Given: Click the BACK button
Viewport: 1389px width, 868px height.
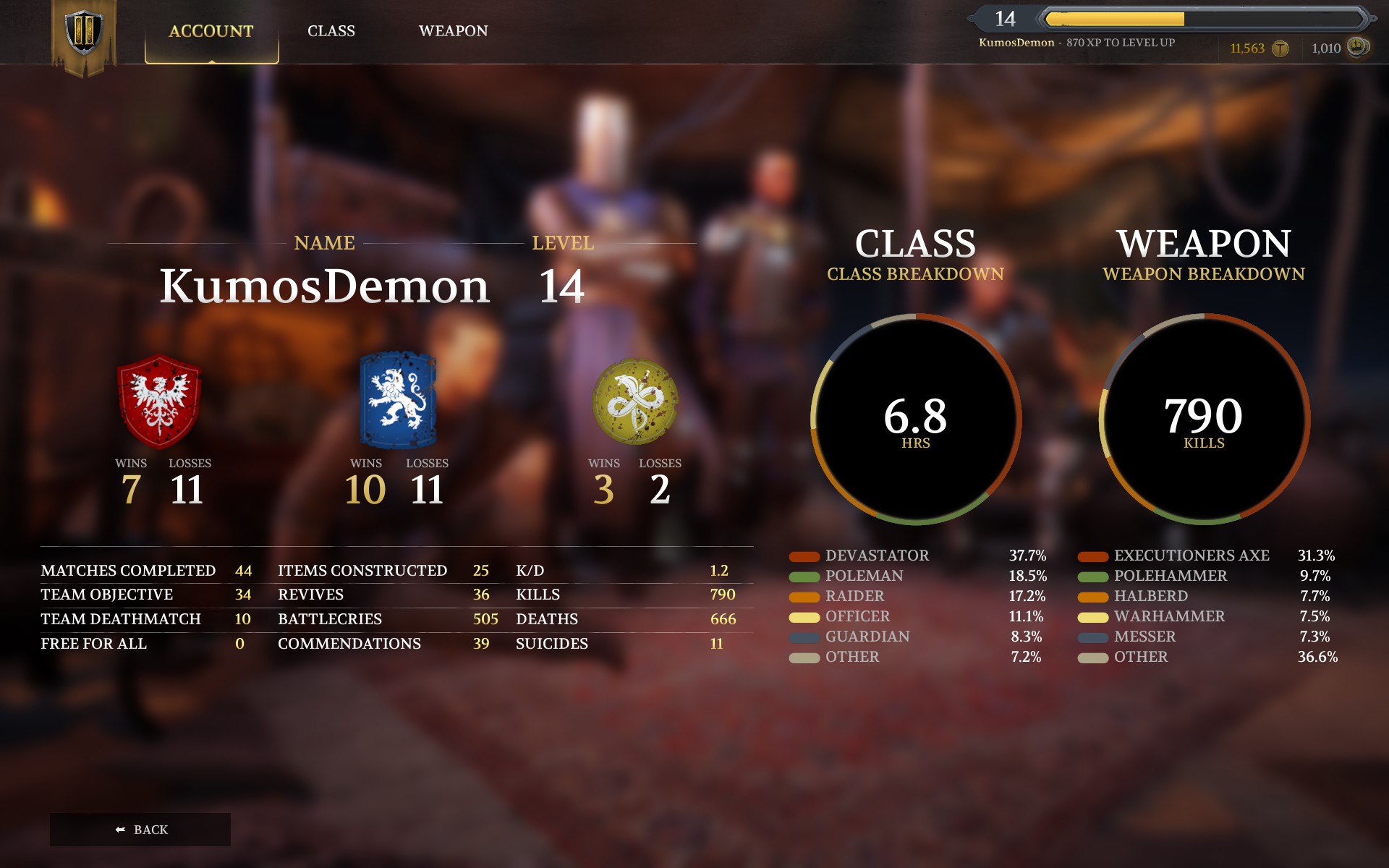Looking at the screenshot, I should tap(141, 829).
